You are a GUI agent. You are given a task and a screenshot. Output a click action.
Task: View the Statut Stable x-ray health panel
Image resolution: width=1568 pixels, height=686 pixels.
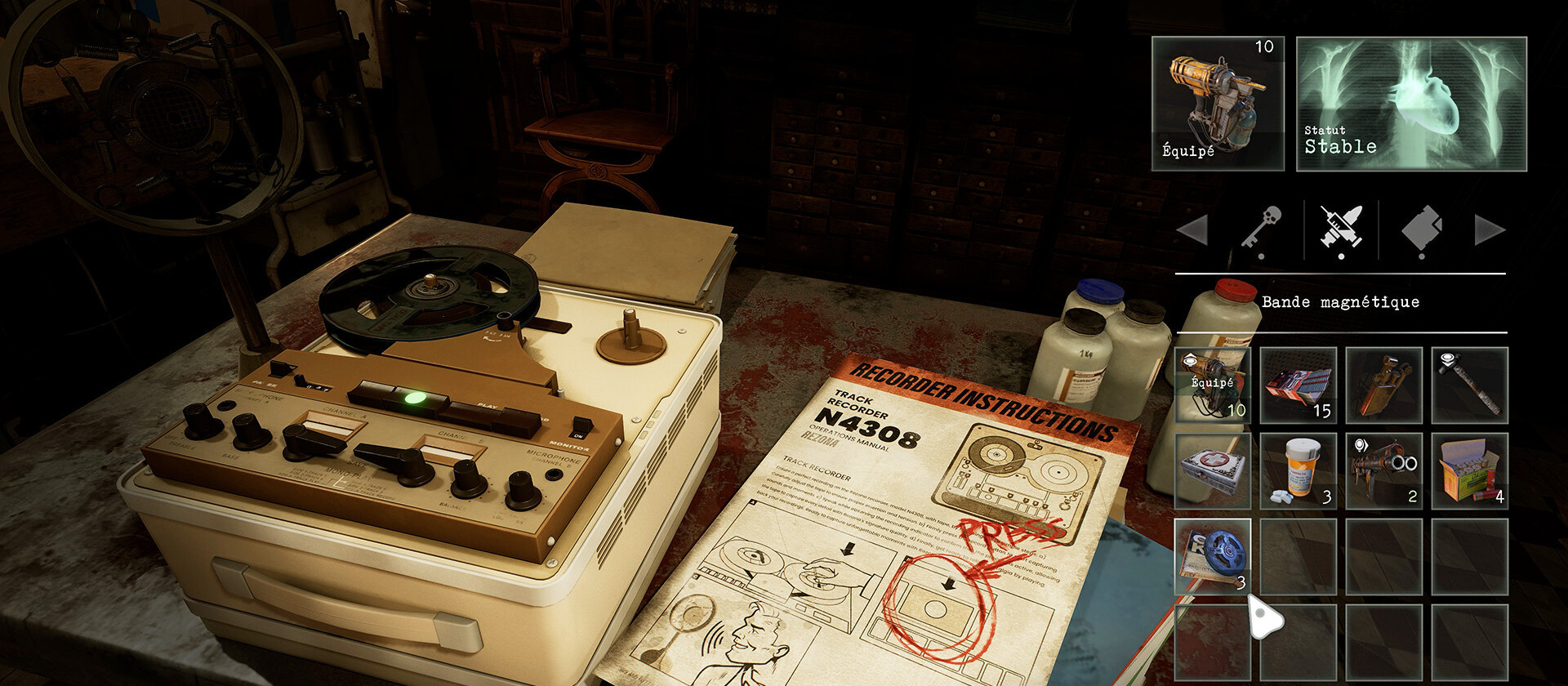tap(1411, 104)
